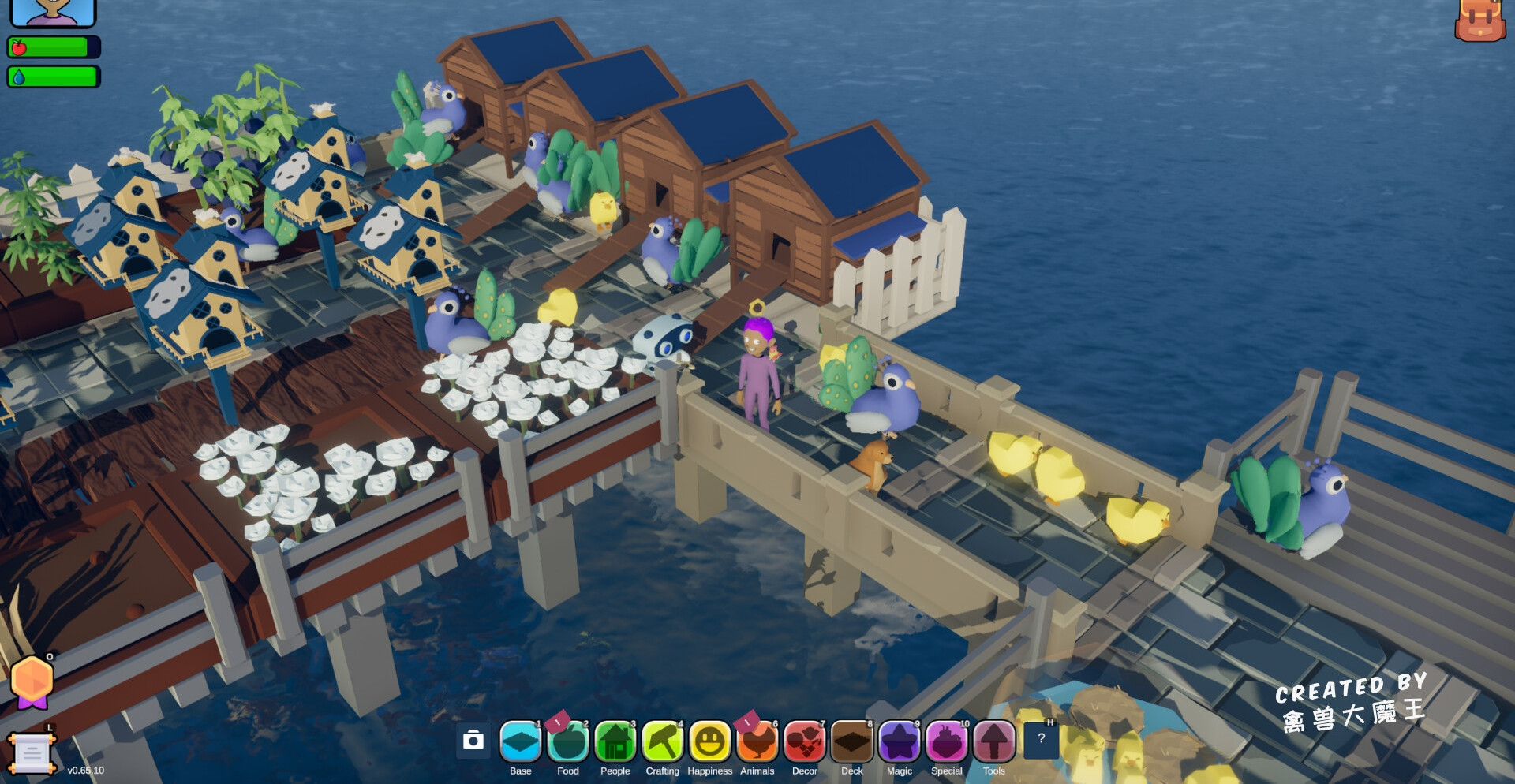Screen dimensions: 1515x784
Task: Open the Crafting category
Action: (x=663, y=742)
